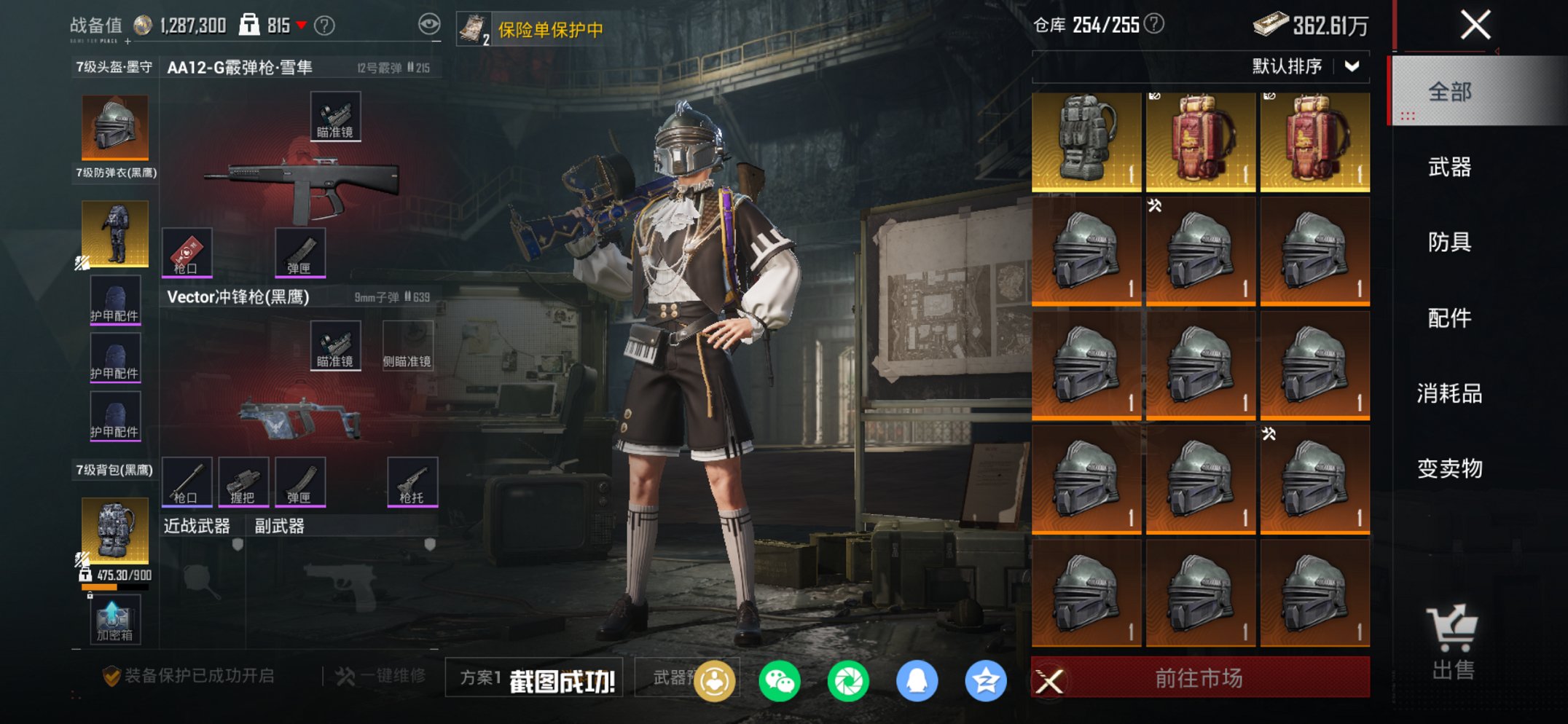Switch to the 武器 weapons tab

point(1450,168)
